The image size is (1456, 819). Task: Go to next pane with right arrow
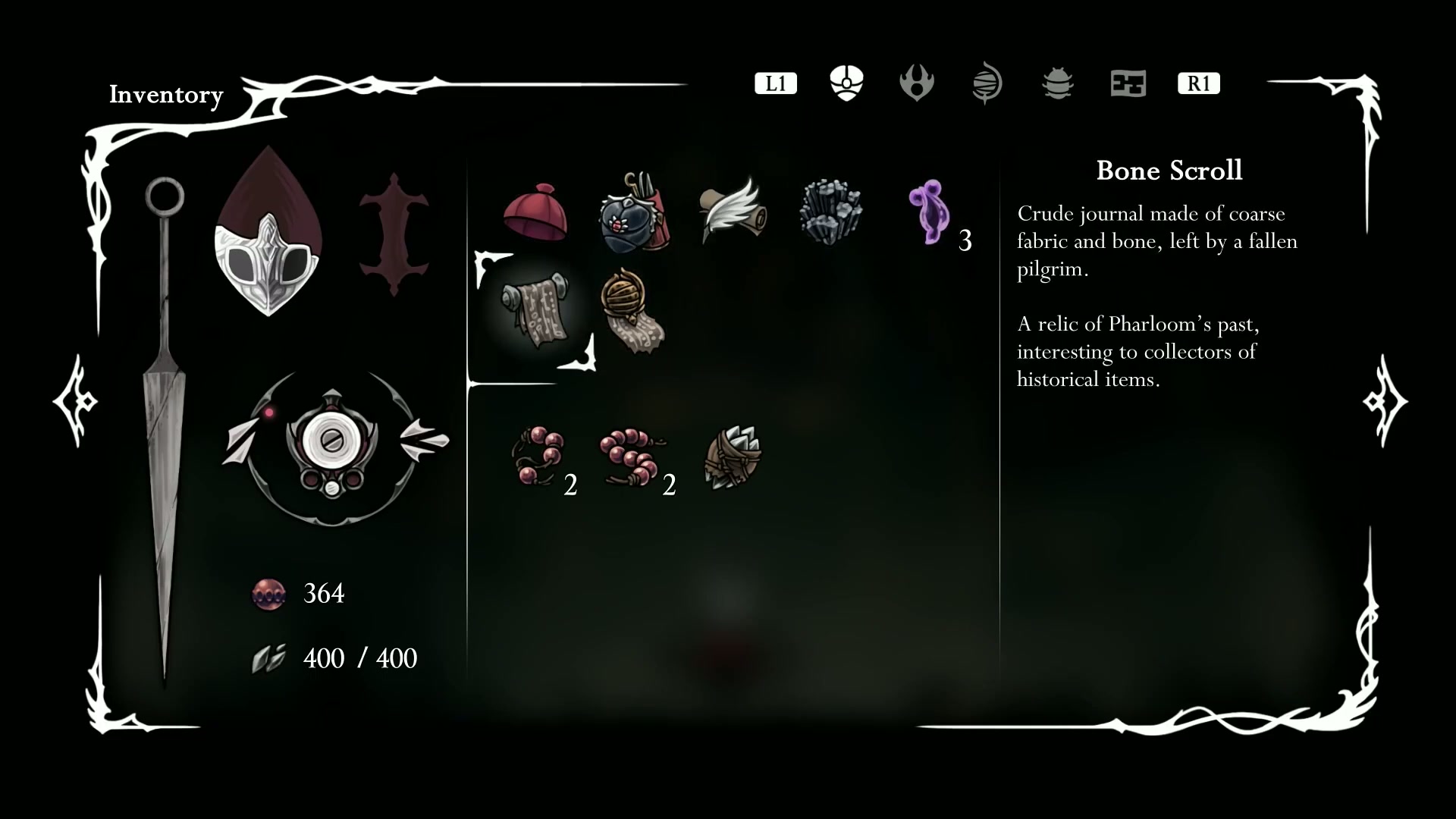point(1385,400)
